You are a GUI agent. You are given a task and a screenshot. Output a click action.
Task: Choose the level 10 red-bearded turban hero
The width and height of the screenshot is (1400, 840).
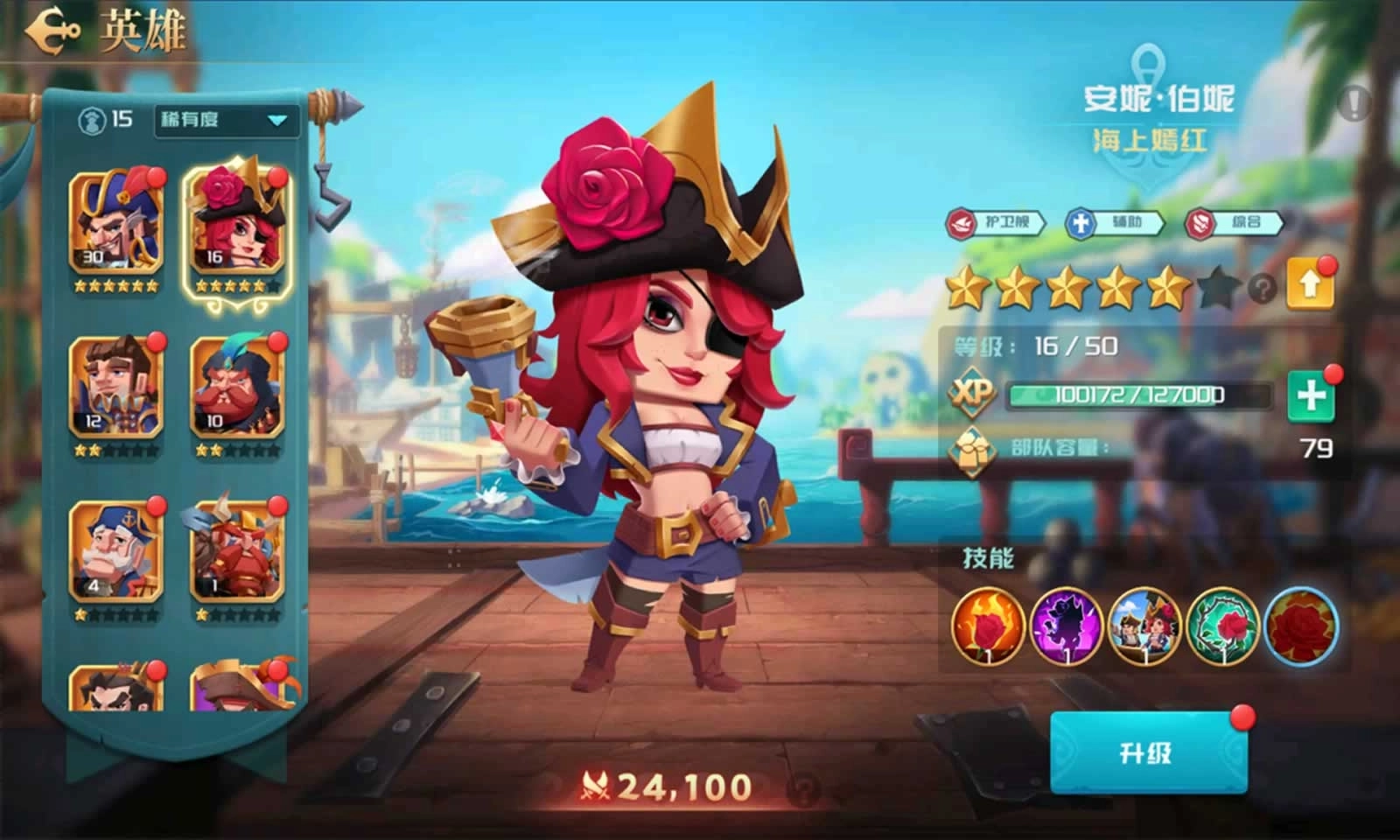click(237, 387)
